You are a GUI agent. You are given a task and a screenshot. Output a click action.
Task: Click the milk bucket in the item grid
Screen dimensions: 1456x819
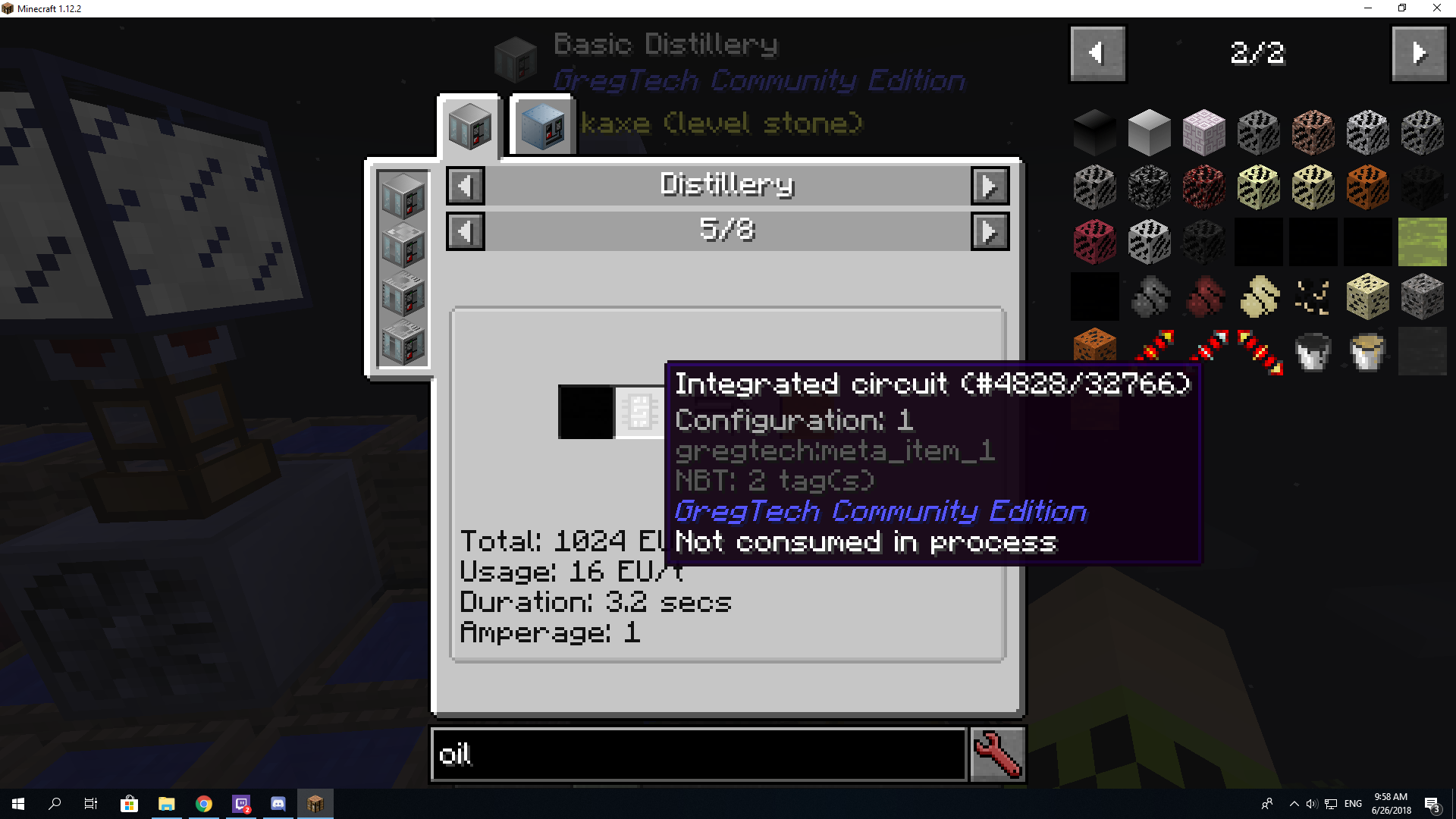[x=1367, y=351]
